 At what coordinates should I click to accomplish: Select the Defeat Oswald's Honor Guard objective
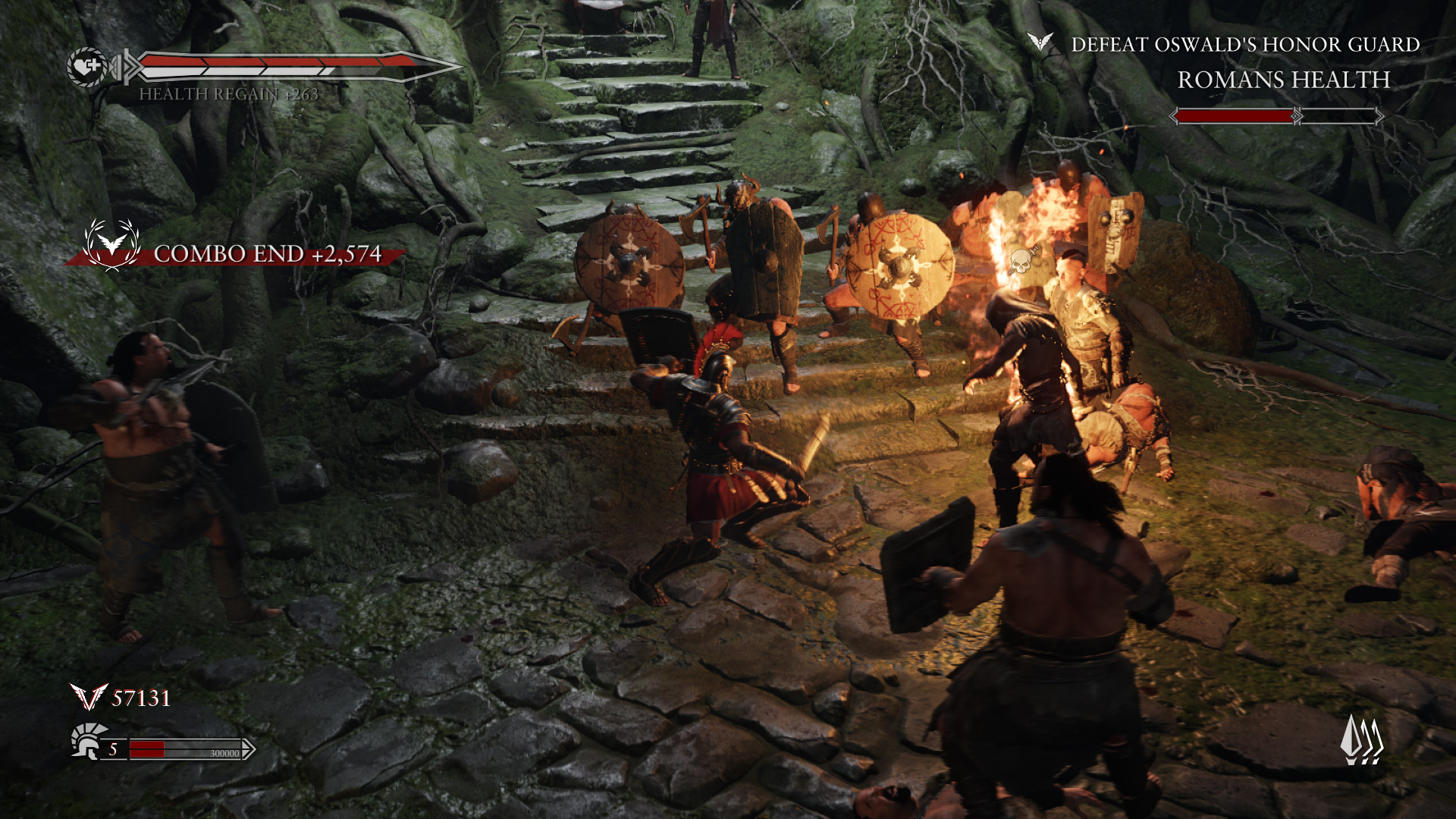click(x=1244, y=45)
